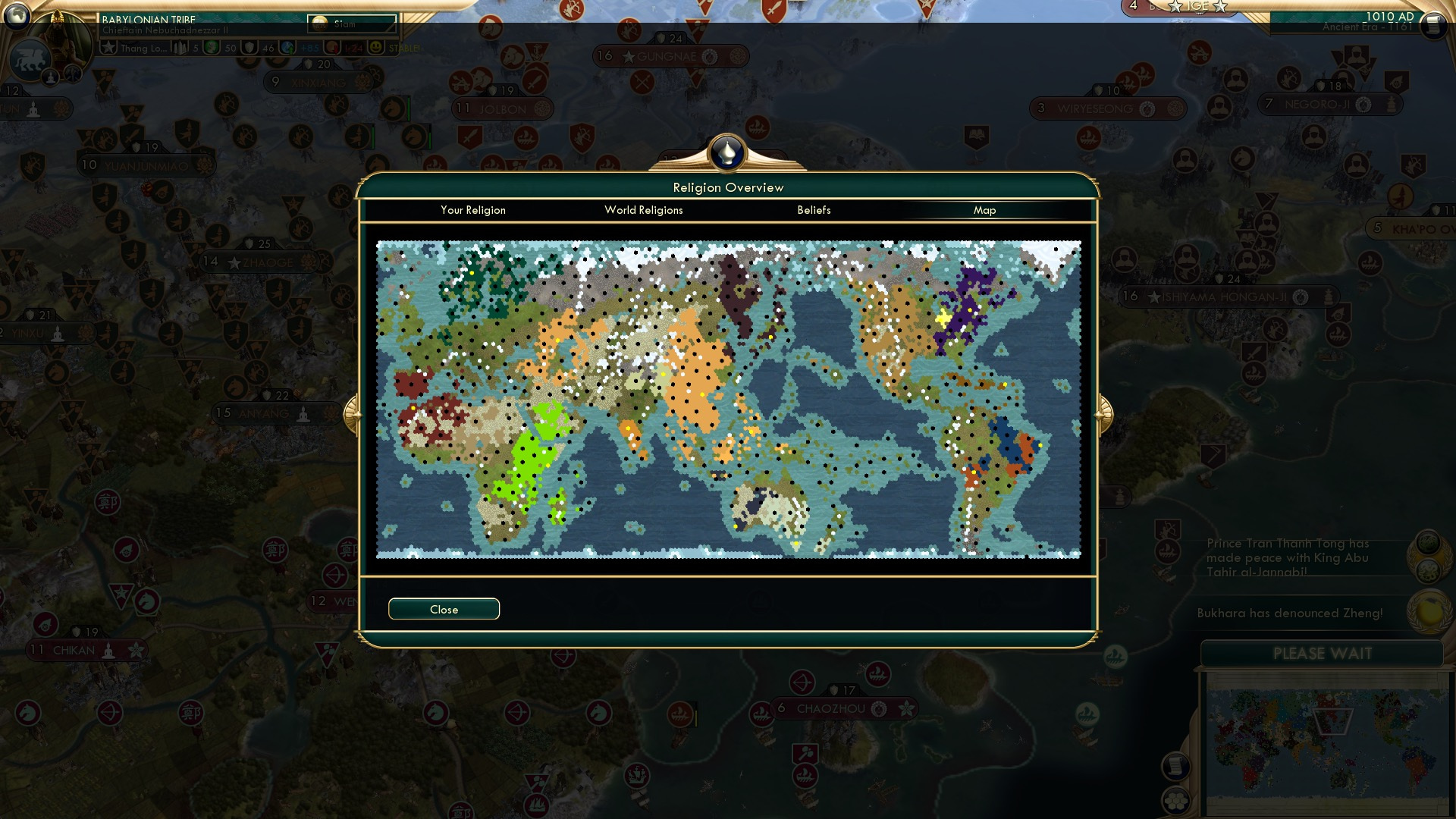Click the shield icon showing 46
This screenshot has height=819, width=1456.
click(250, 49)
